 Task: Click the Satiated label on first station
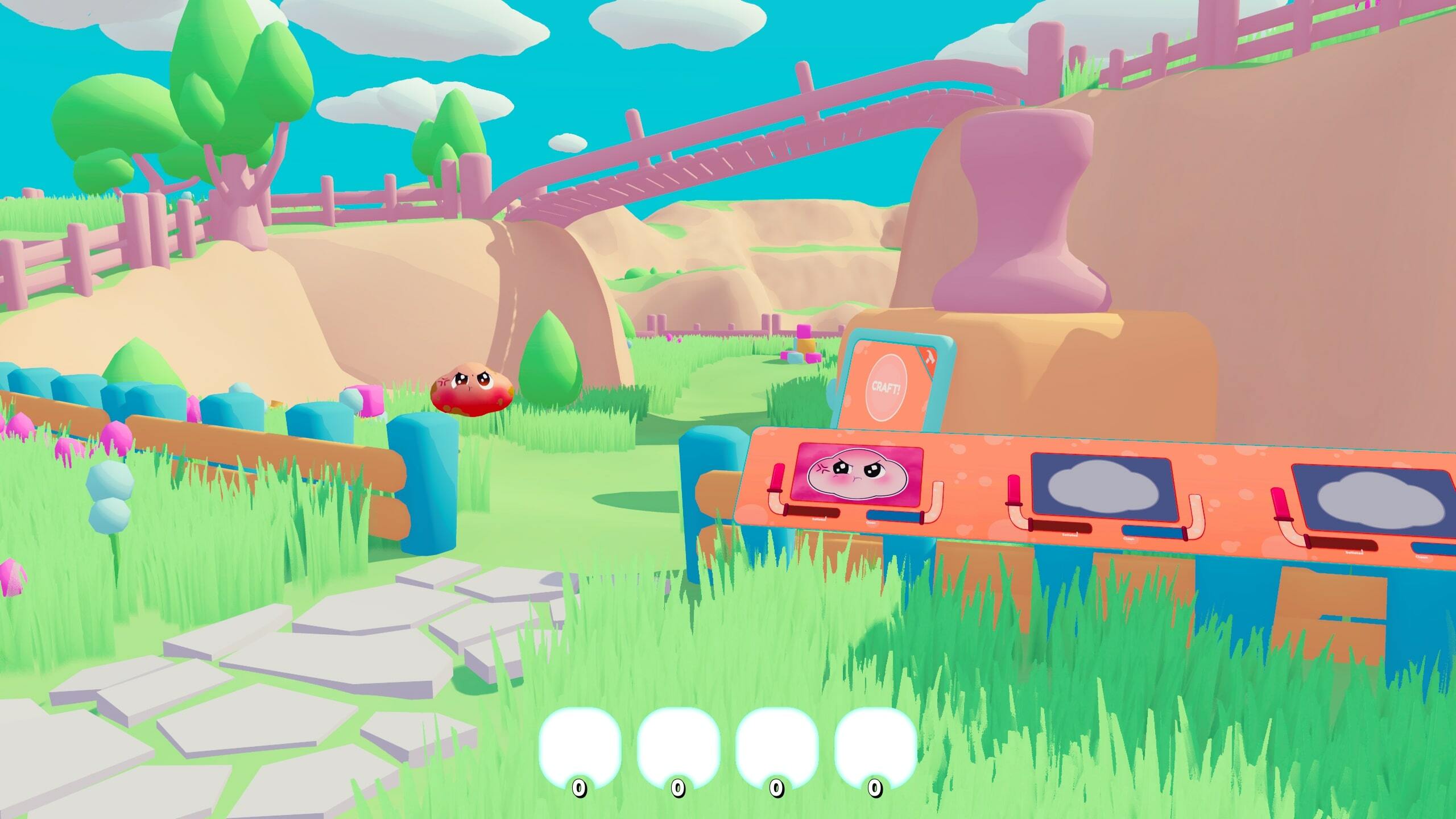819,520
